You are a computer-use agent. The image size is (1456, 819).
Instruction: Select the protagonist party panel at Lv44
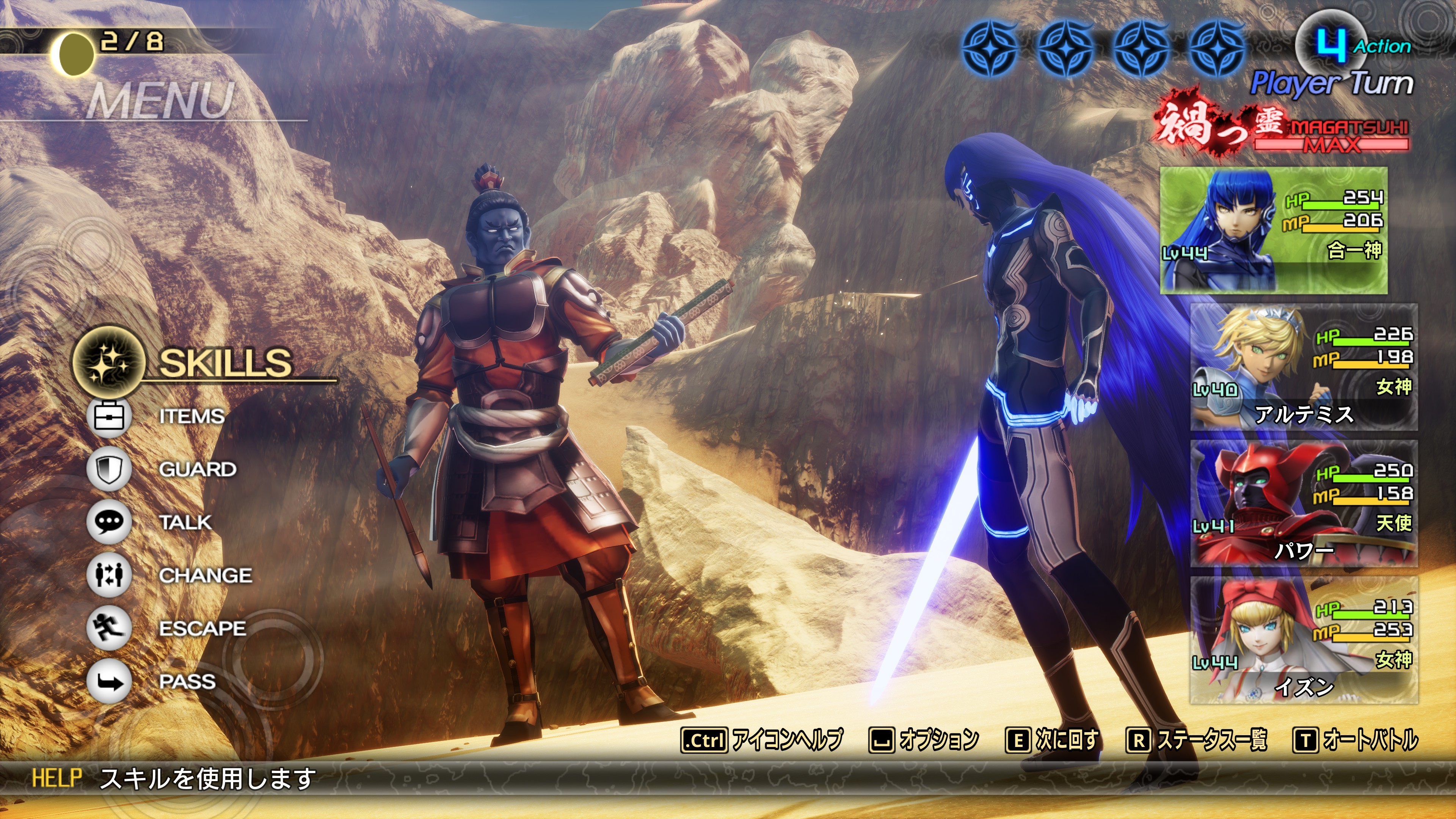click(x=1274, y=230)
